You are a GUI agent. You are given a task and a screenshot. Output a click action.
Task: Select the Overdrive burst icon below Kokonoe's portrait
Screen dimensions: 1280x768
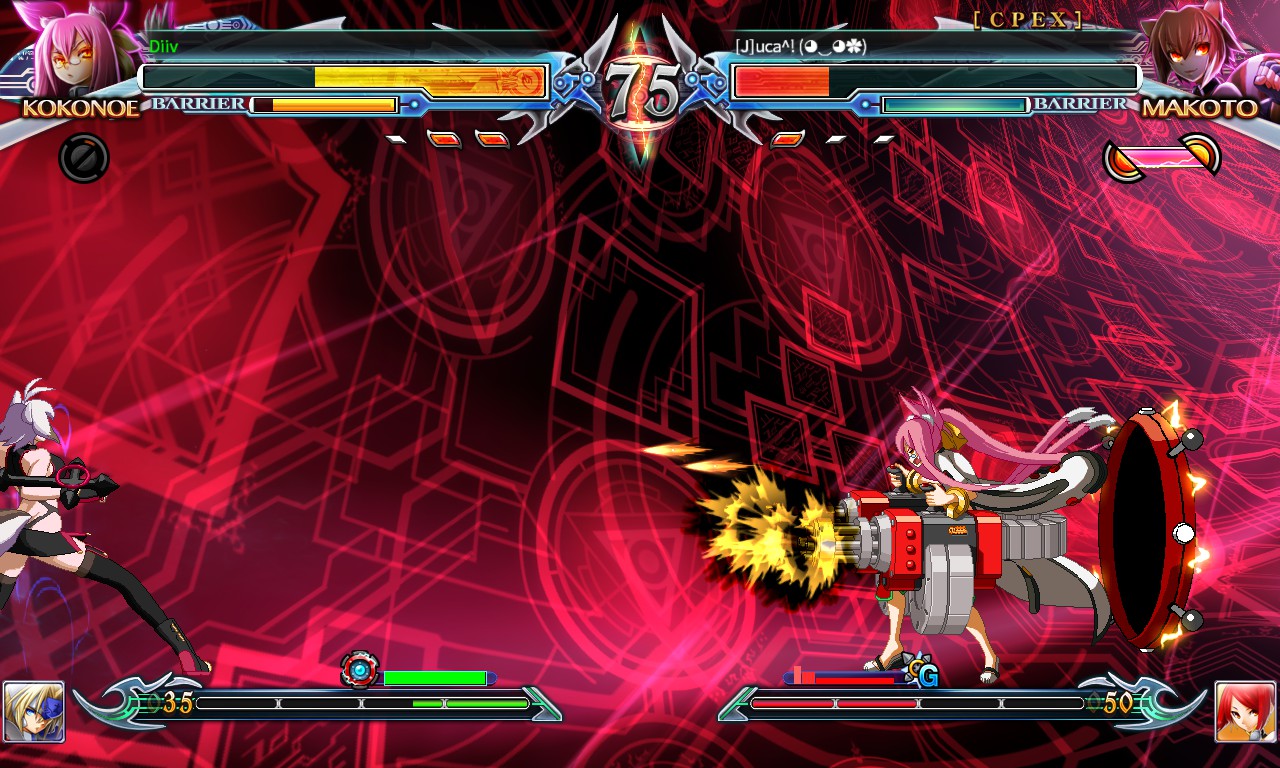click(84, 158)
